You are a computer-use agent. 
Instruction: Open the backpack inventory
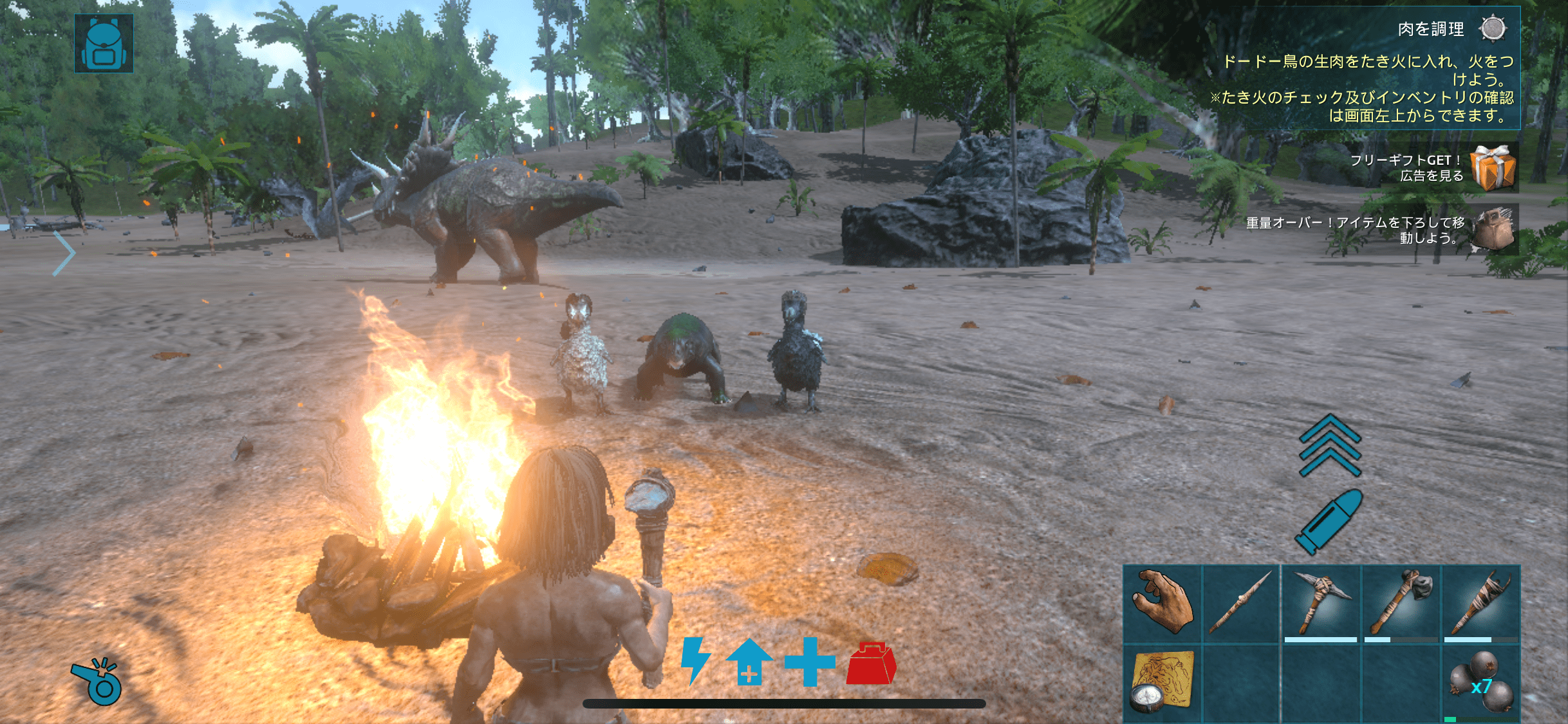[104, 44]
